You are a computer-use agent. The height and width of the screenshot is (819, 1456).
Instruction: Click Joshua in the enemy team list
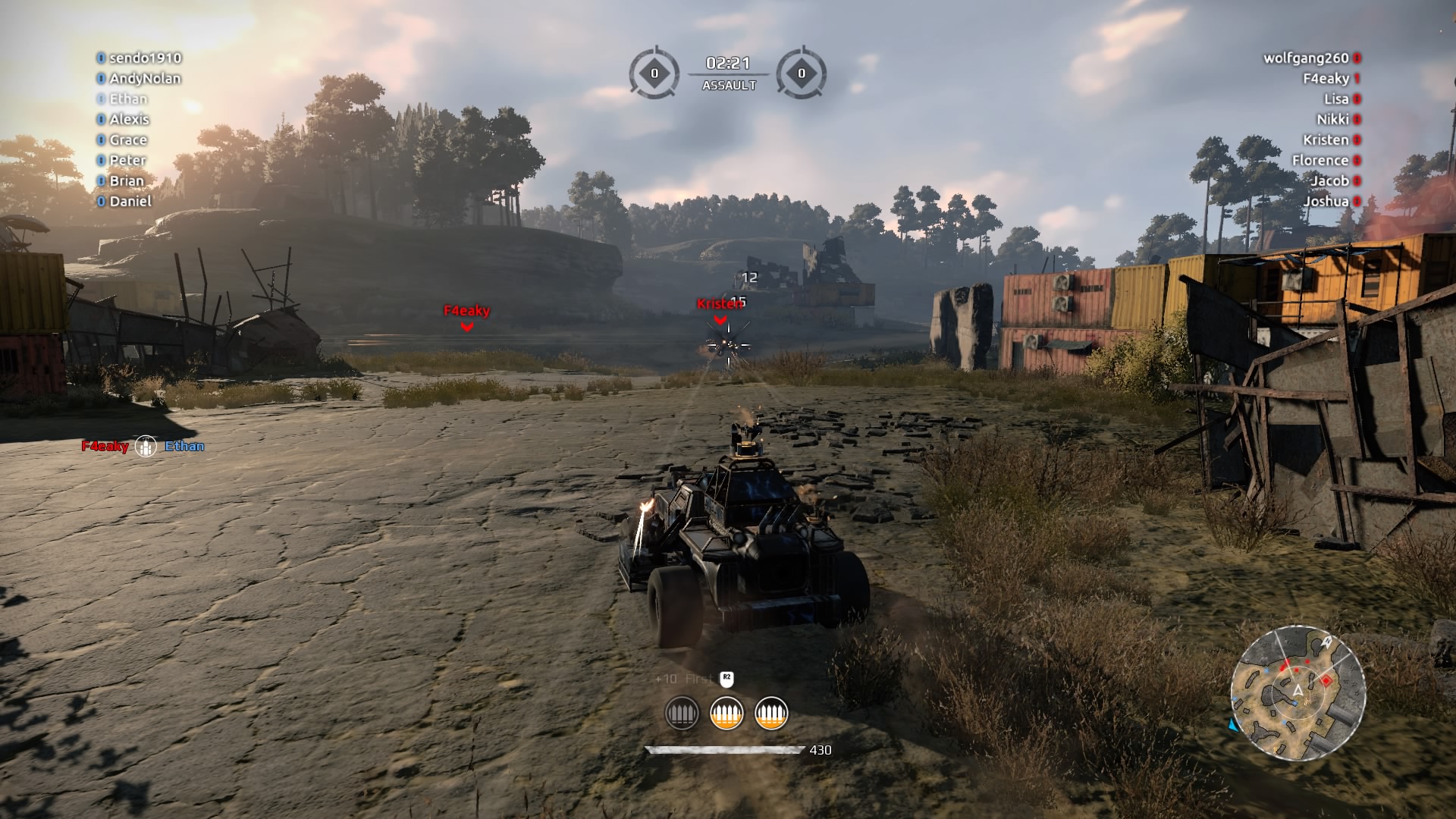(1326, 201)
